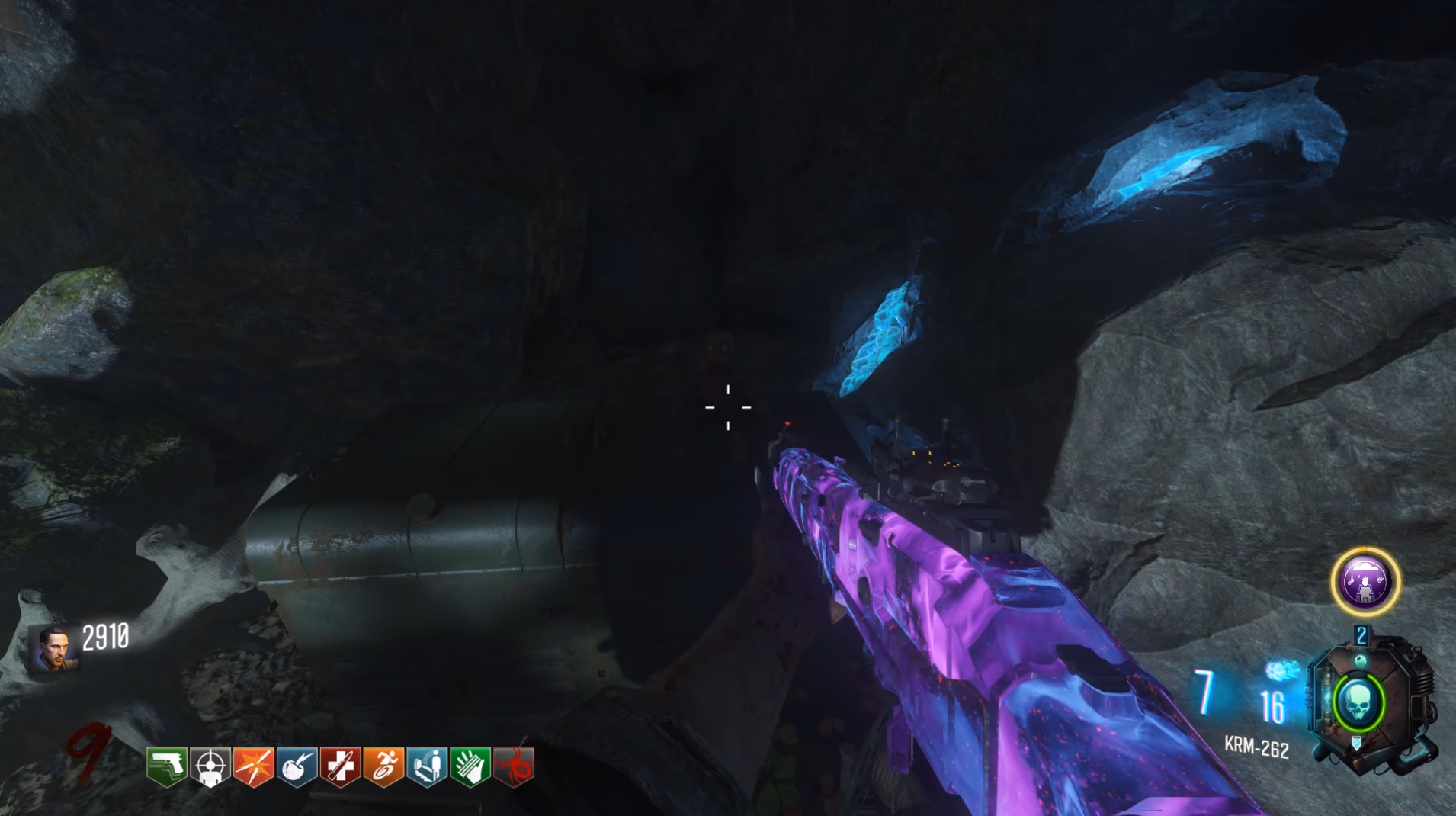Select the player character portrait

[53, 648]
